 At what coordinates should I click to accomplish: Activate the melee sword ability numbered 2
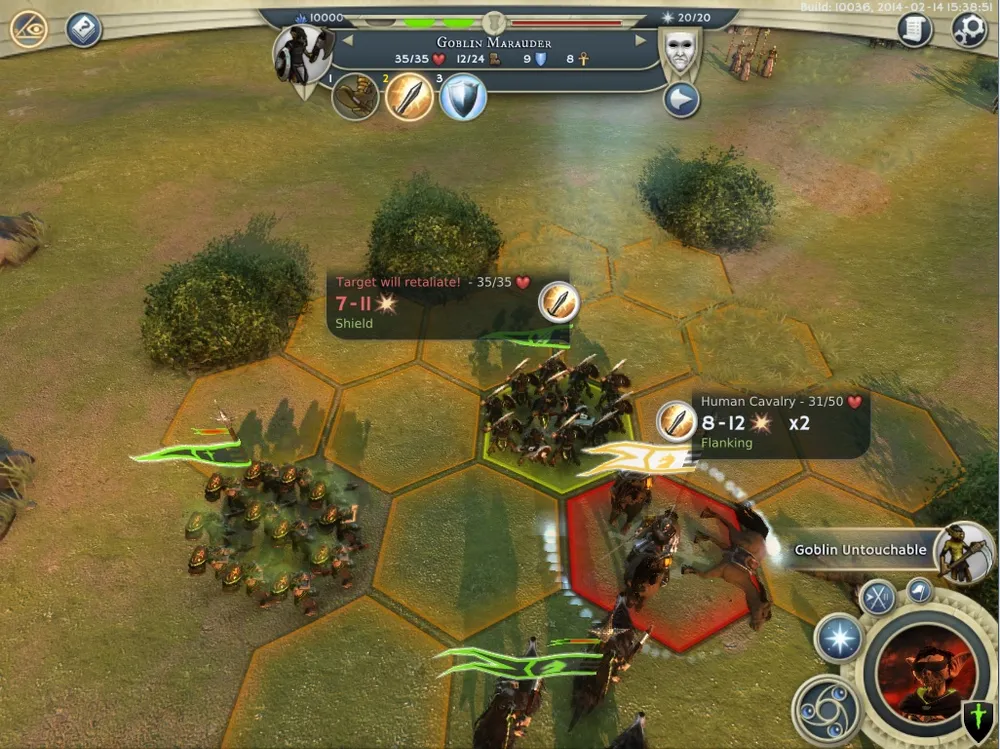click(409, 97)
